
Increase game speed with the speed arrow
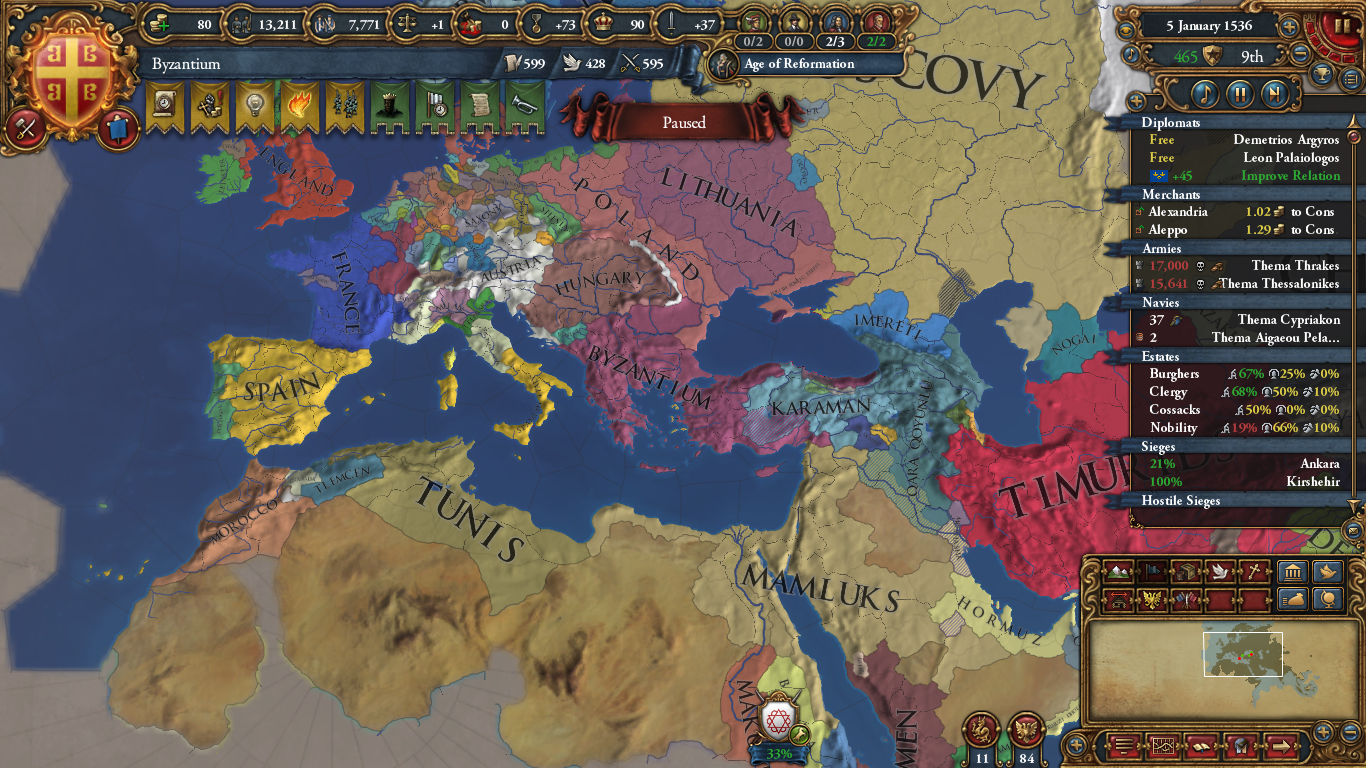[x=1289, y=29]
